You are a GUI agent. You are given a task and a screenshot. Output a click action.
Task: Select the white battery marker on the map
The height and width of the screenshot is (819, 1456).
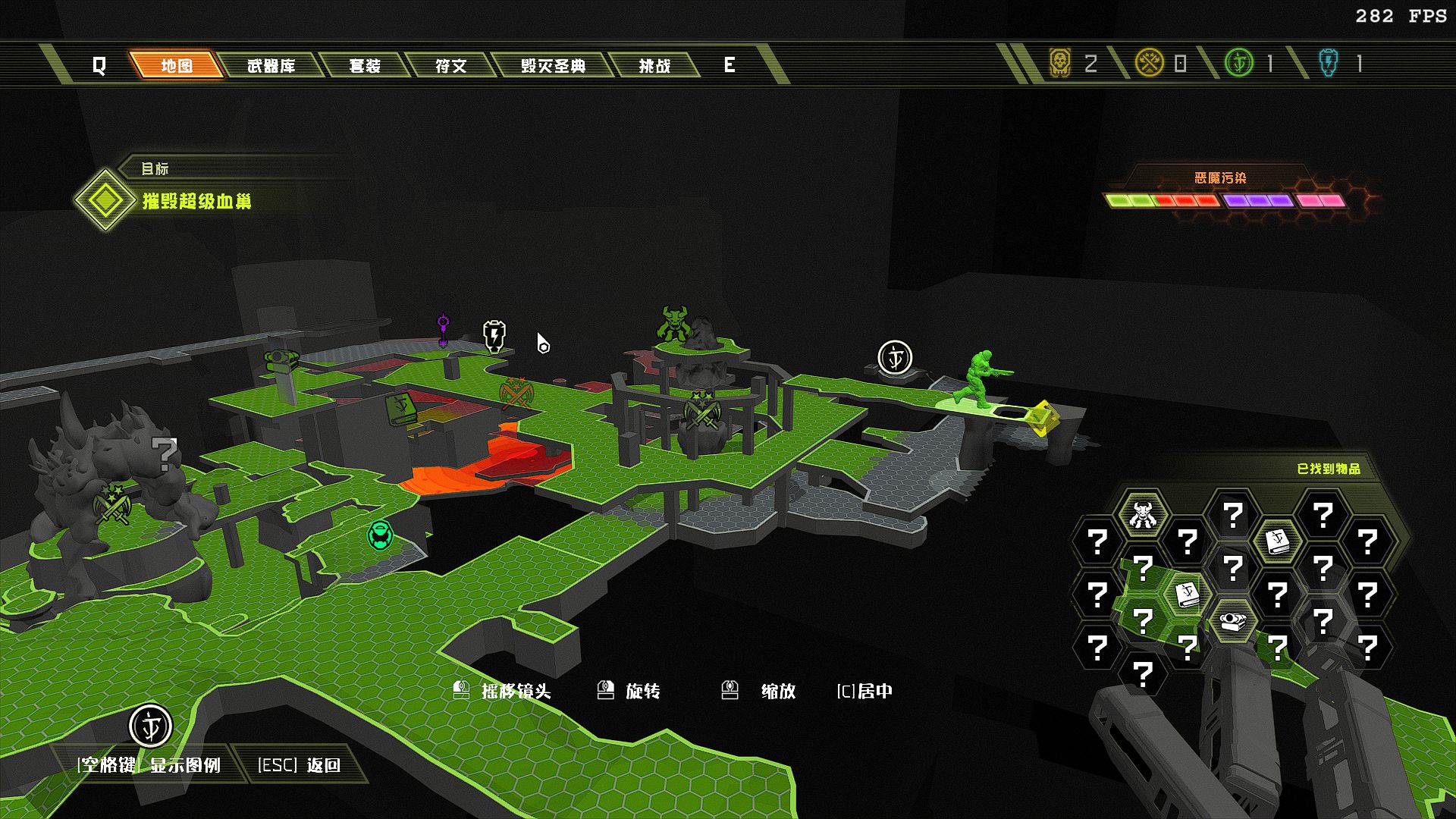click(494, 335)
